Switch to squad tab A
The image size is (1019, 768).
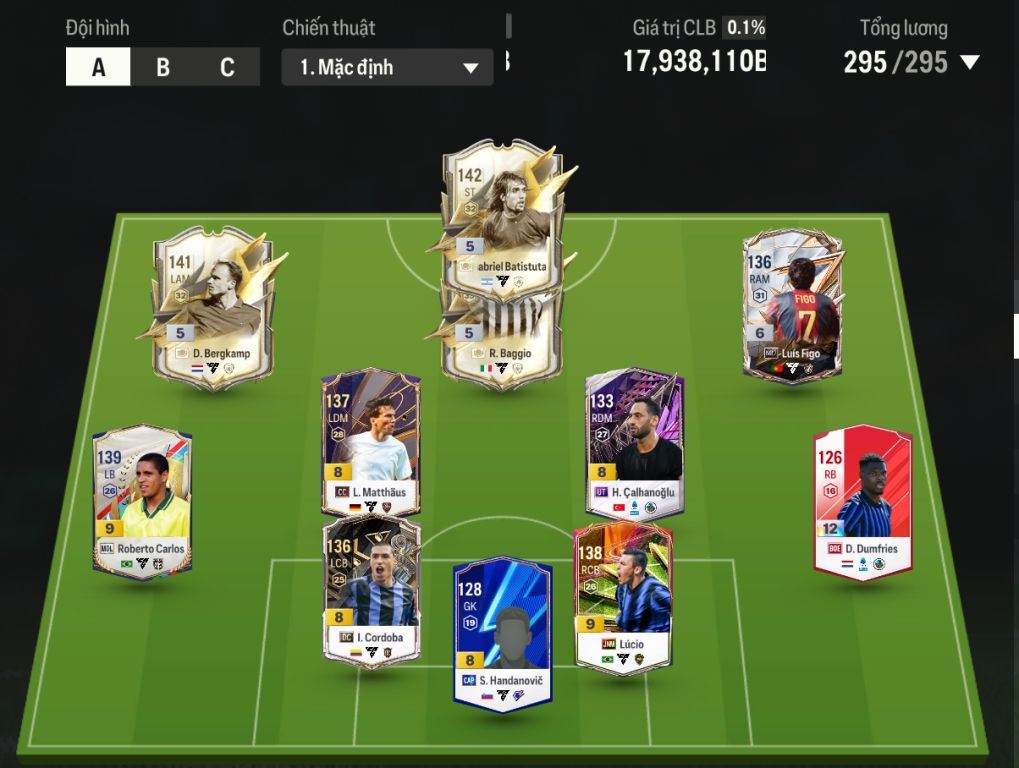(x=98, y=68)
